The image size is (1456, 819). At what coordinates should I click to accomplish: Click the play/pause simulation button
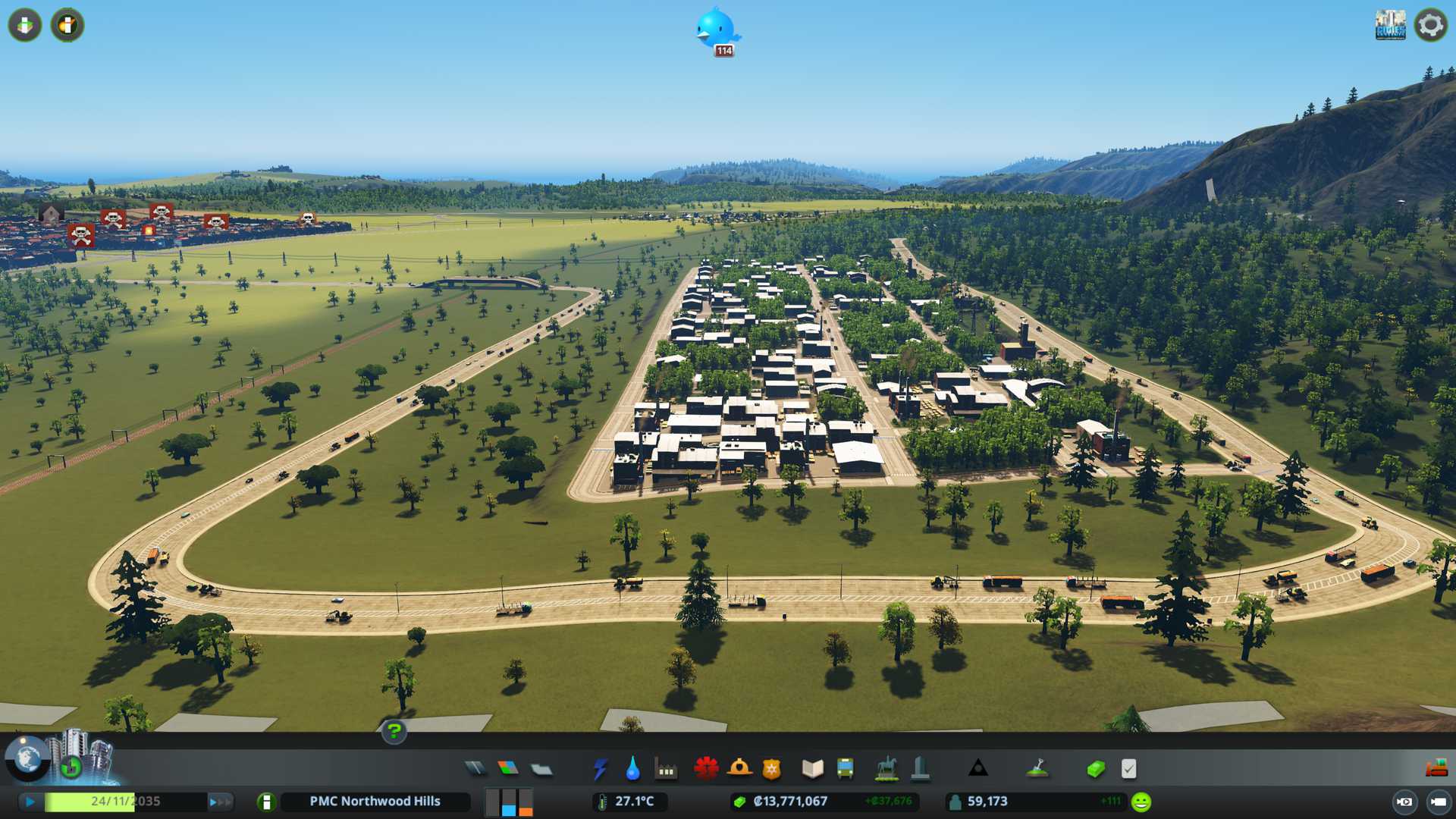tap(30, 802)
